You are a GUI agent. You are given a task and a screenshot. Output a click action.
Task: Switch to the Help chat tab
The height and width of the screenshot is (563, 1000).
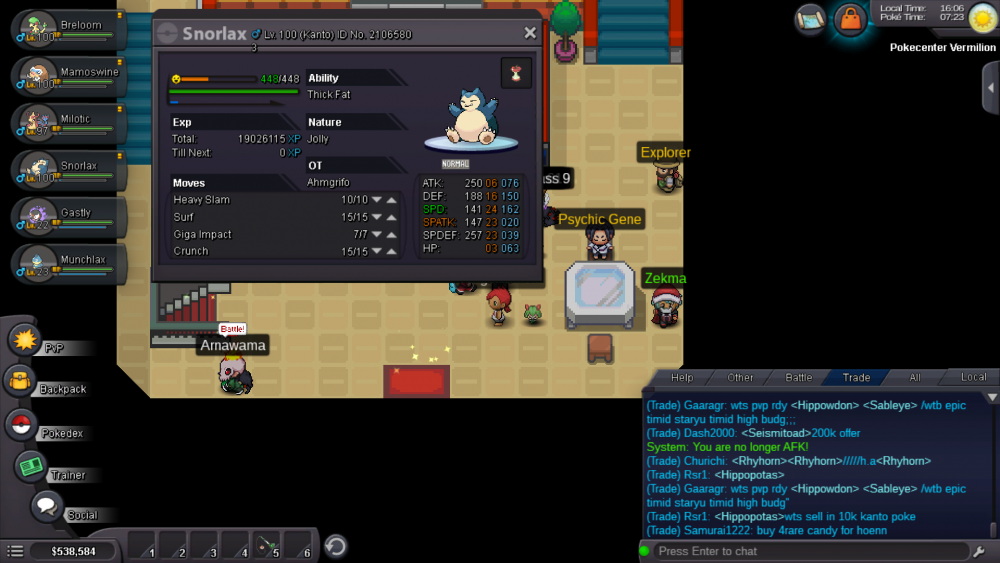[x=682, y=378]
